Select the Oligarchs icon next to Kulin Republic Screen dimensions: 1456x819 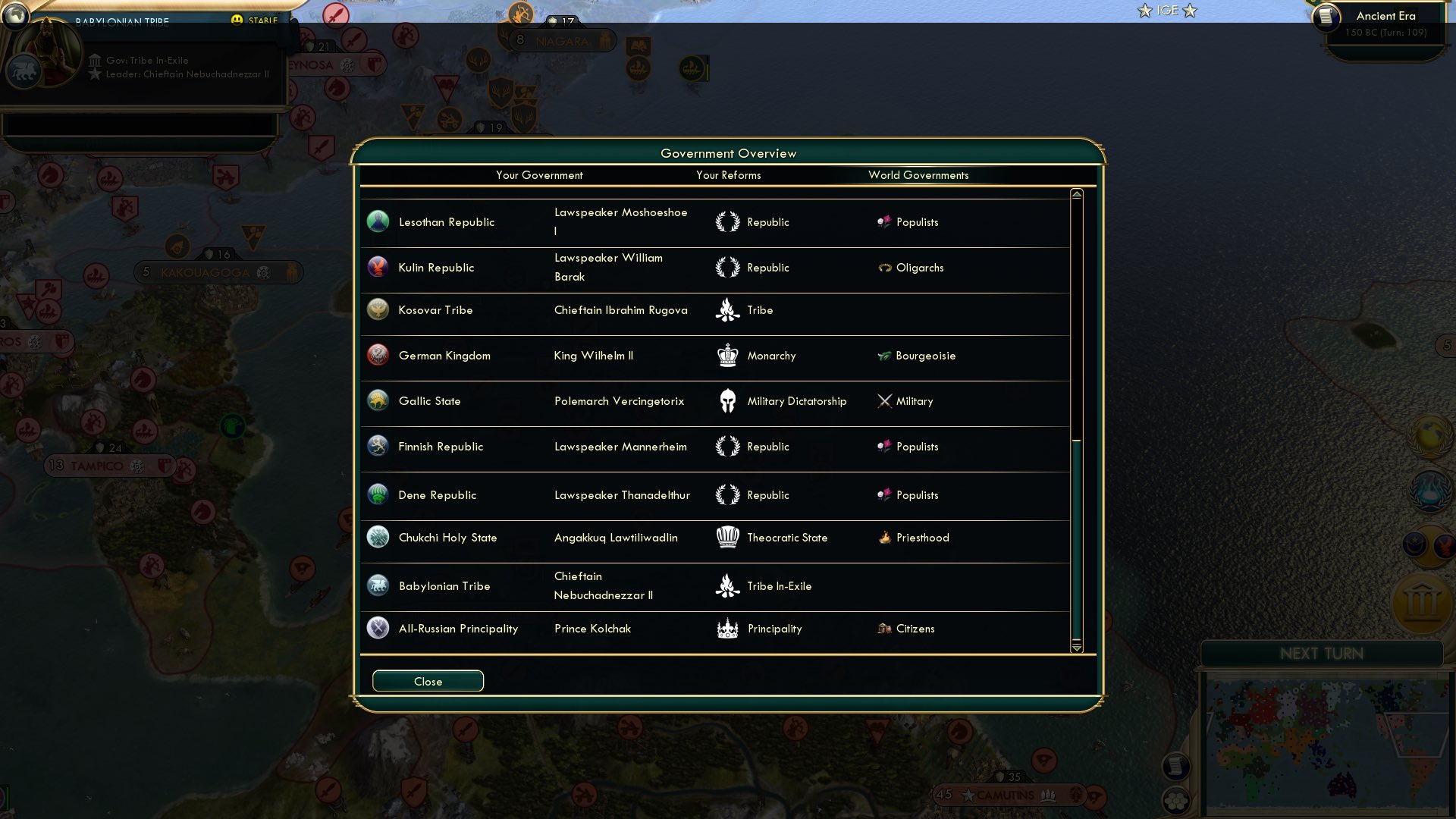pos(886,267)
